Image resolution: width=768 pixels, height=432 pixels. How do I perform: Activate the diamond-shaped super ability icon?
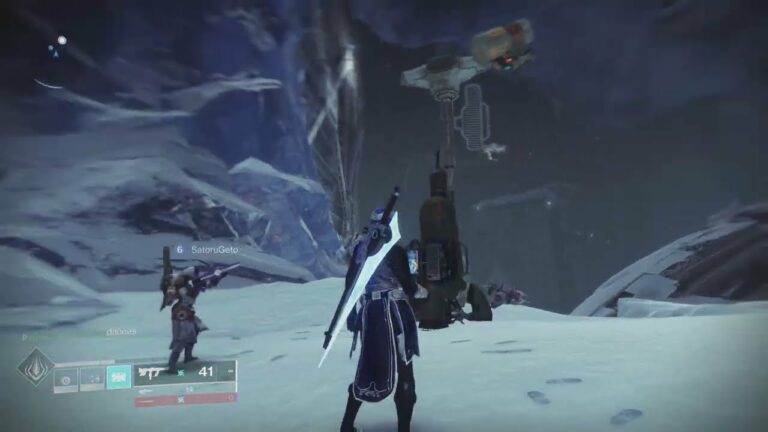[36, 367]
